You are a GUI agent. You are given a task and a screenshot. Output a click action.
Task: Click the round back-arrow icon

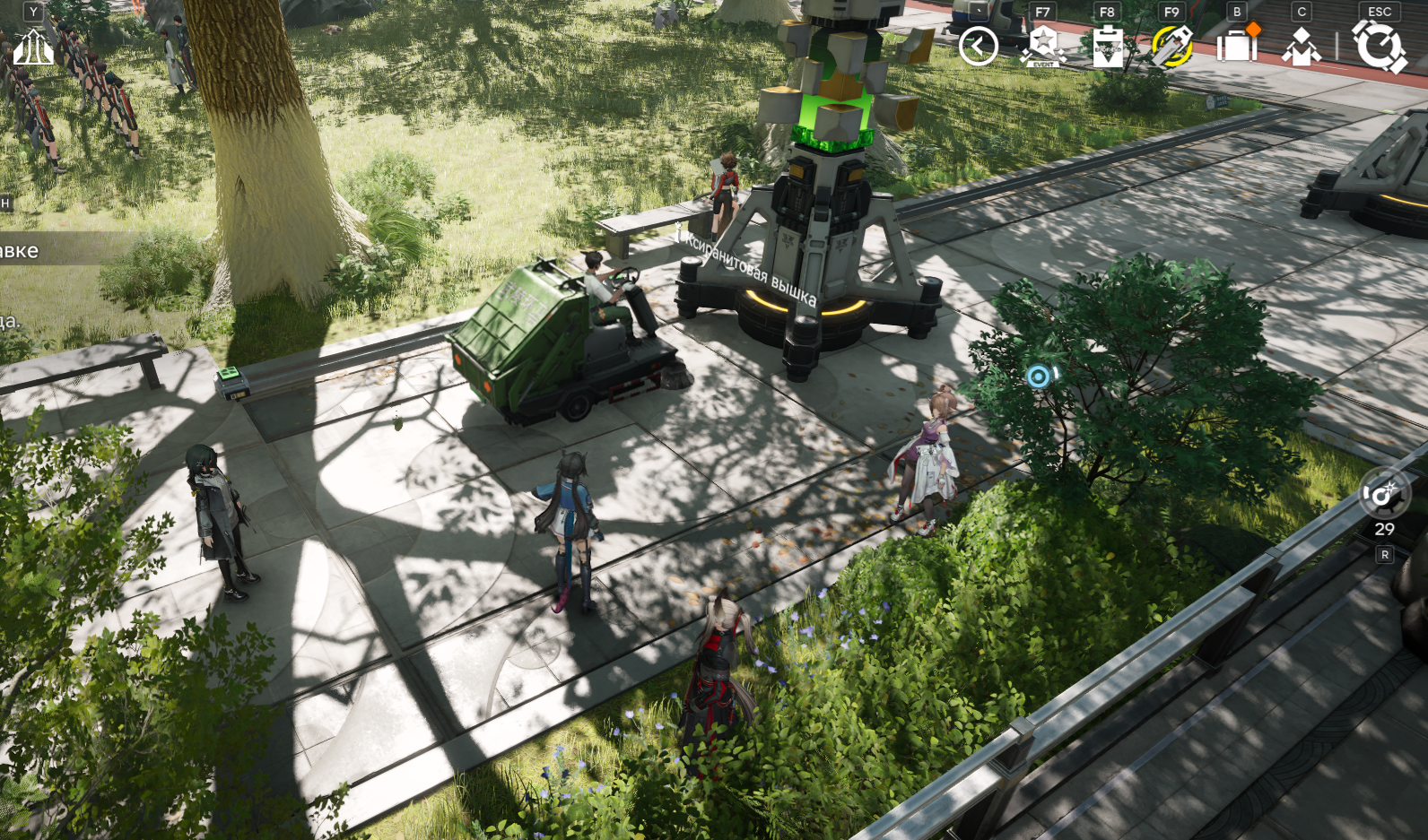[978, 46]
